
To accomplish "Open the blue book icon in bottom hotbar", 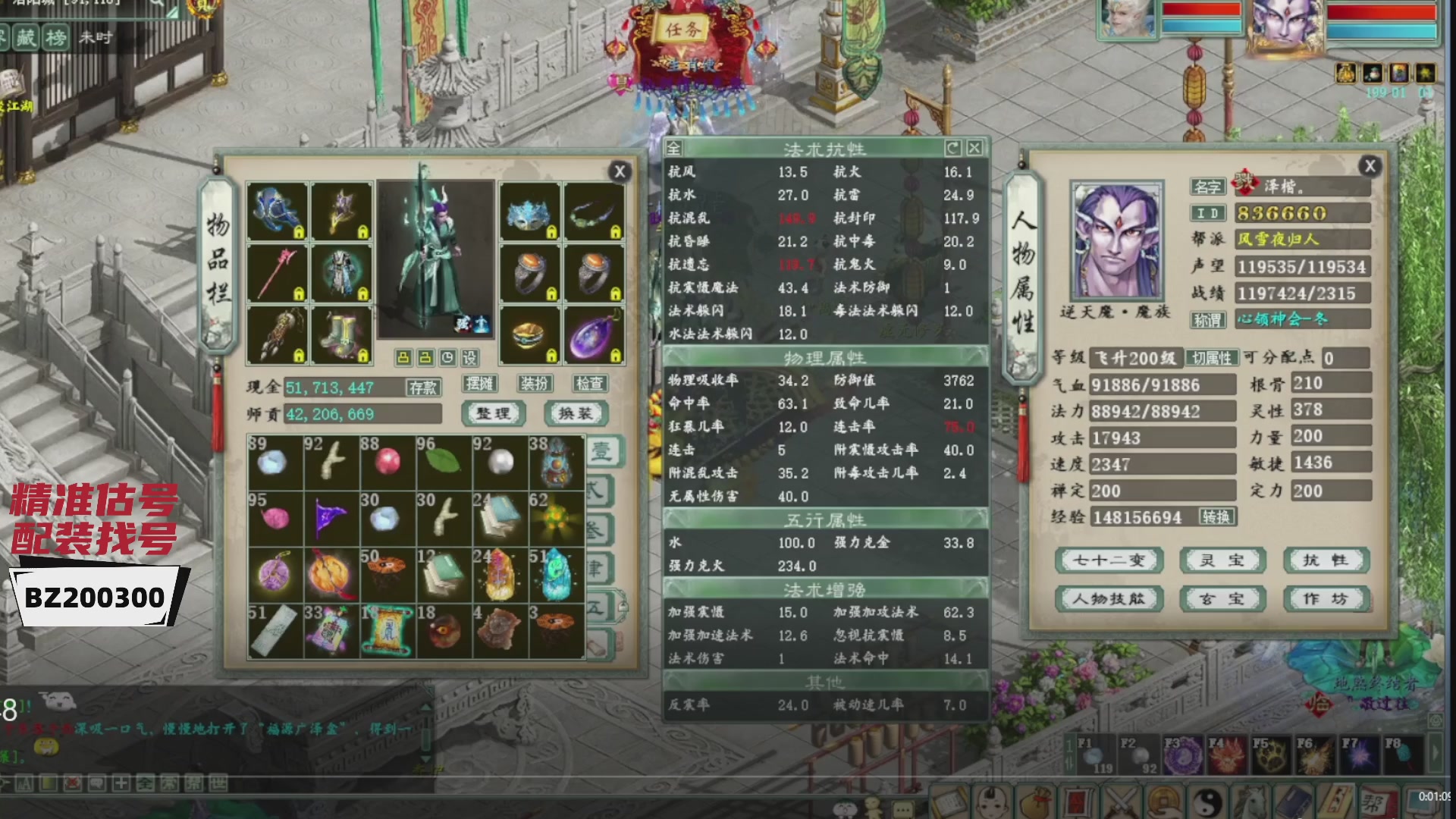I will click(1293, 802).
